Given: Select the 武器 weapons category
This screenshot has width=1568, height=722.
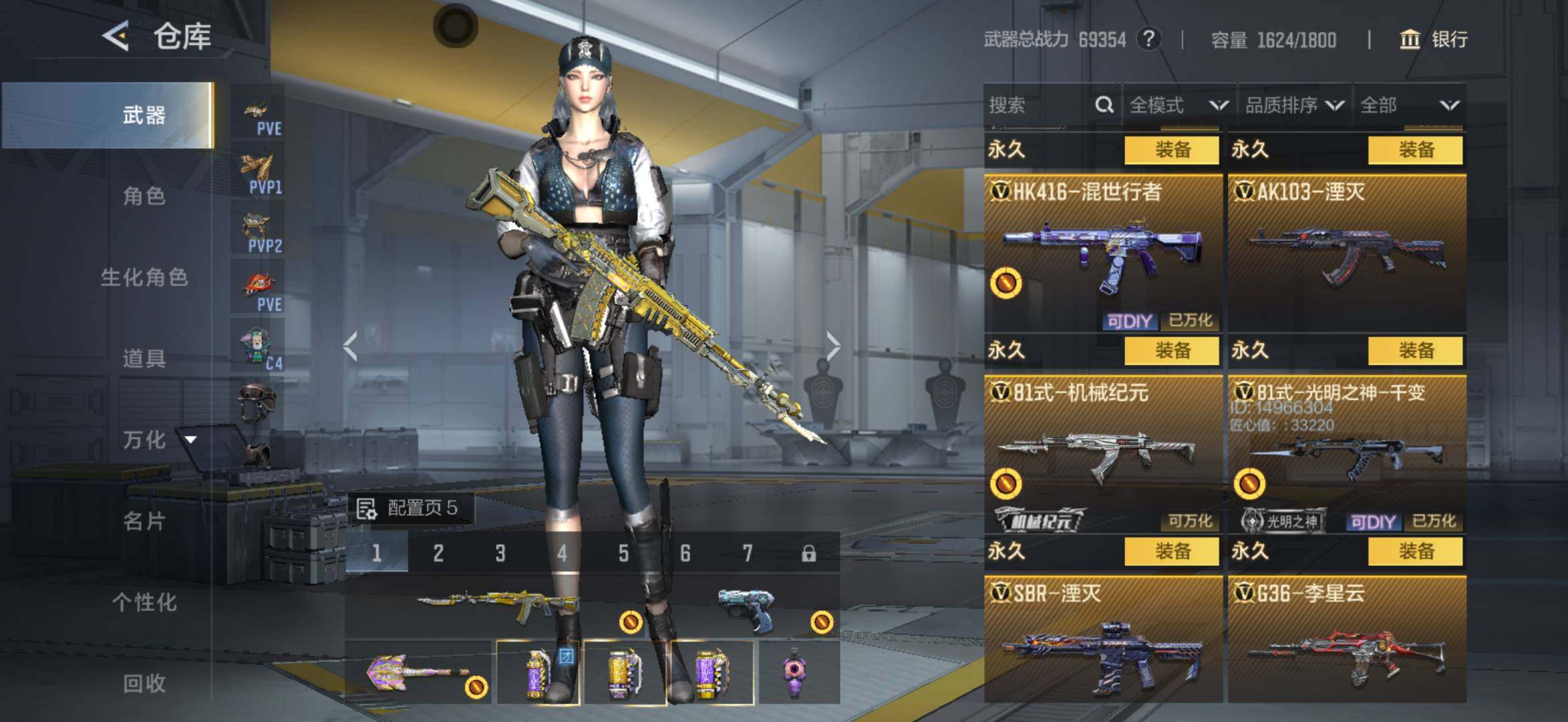Looking at the screenshot, I should pyautogui.click(x=143, y=115).
